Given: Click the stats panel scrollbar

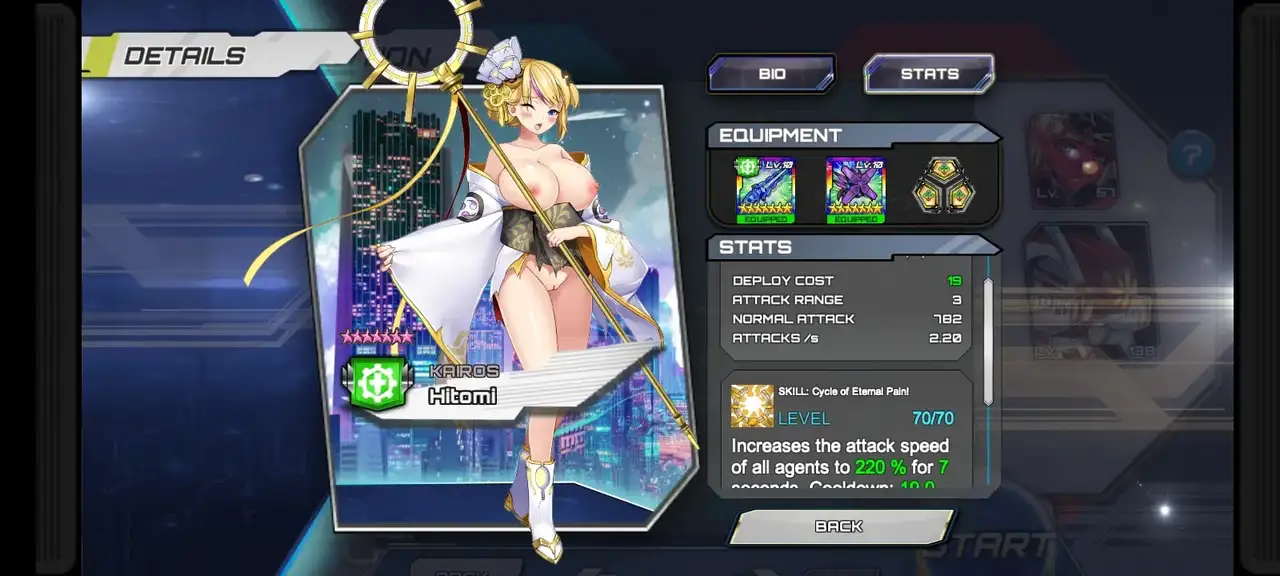Looking at the screenshot, I should click(988, 340).
